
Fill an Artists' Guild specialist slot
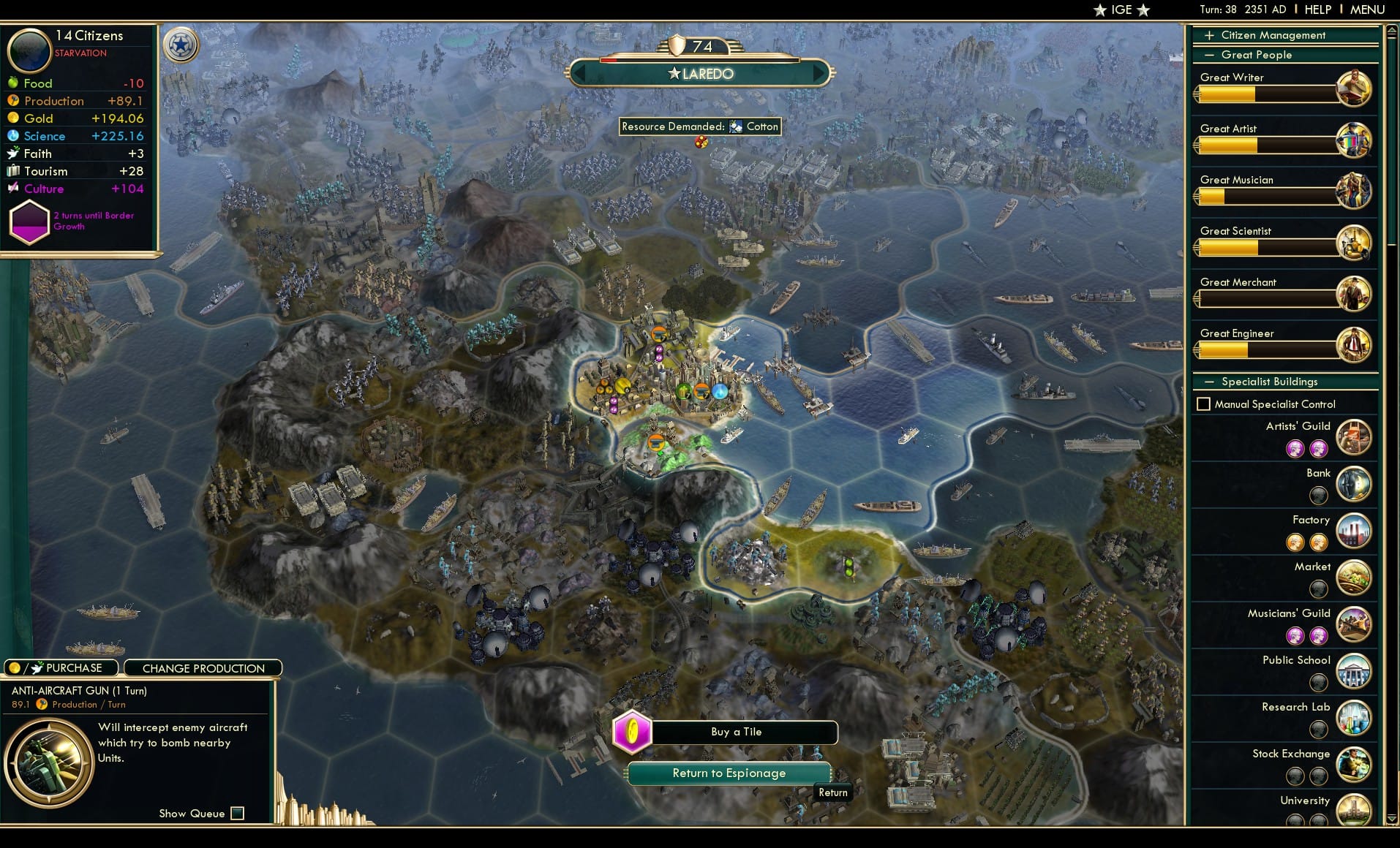pos(1297,447)
